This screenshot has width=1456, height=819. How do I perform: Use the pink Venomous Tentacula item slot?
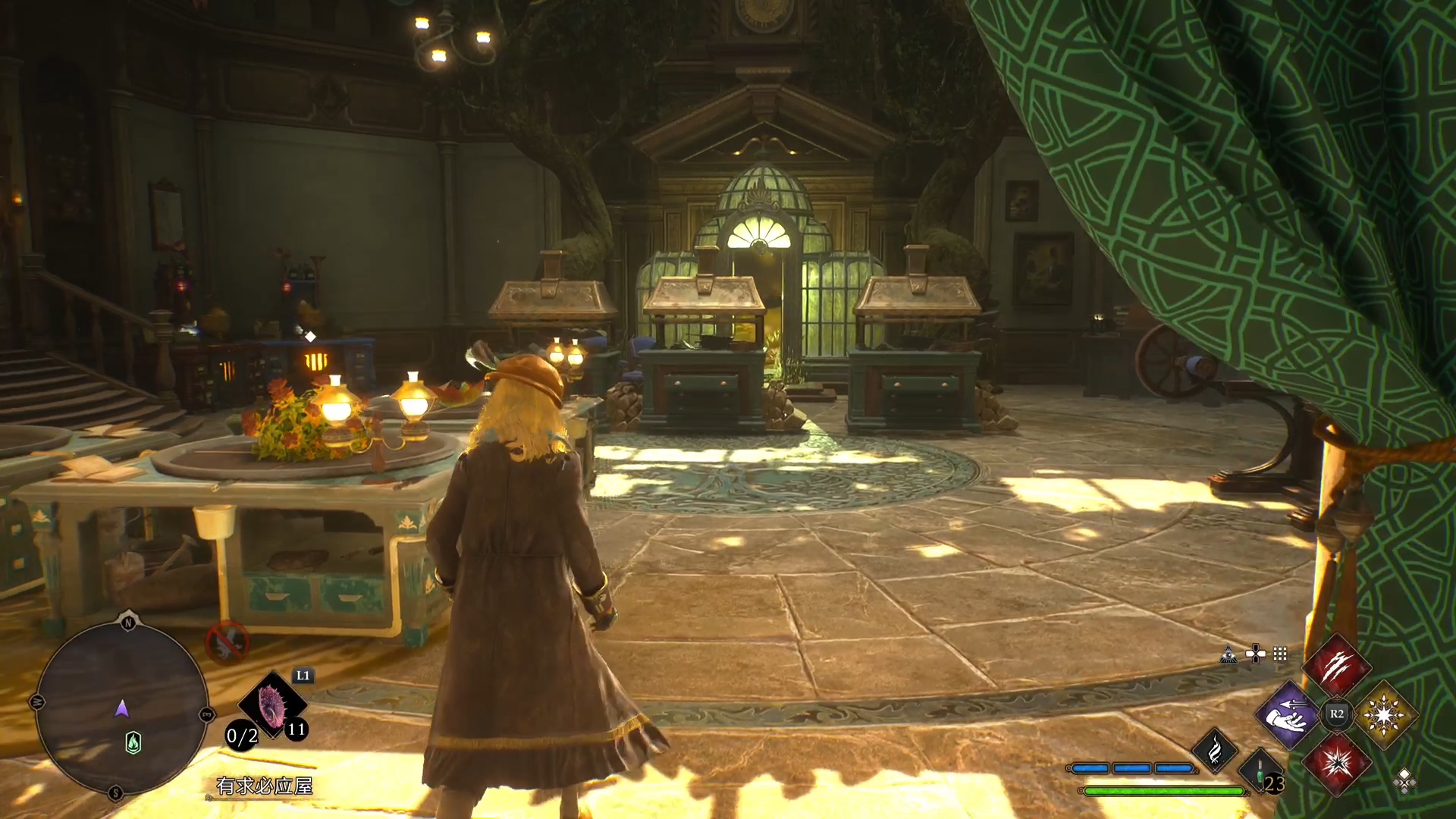(271, 704)
